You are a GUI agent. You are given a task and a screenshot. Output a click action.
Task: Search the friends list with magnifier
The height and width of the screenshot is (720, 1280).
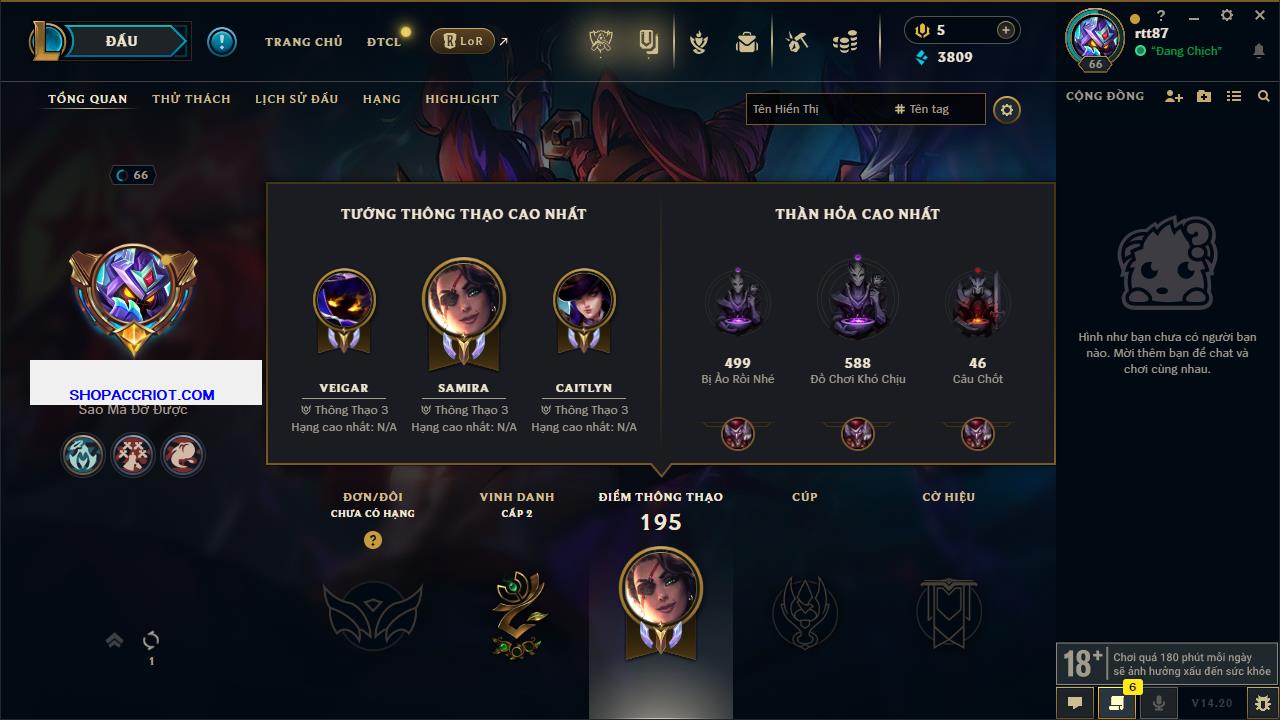point(1264,96)
